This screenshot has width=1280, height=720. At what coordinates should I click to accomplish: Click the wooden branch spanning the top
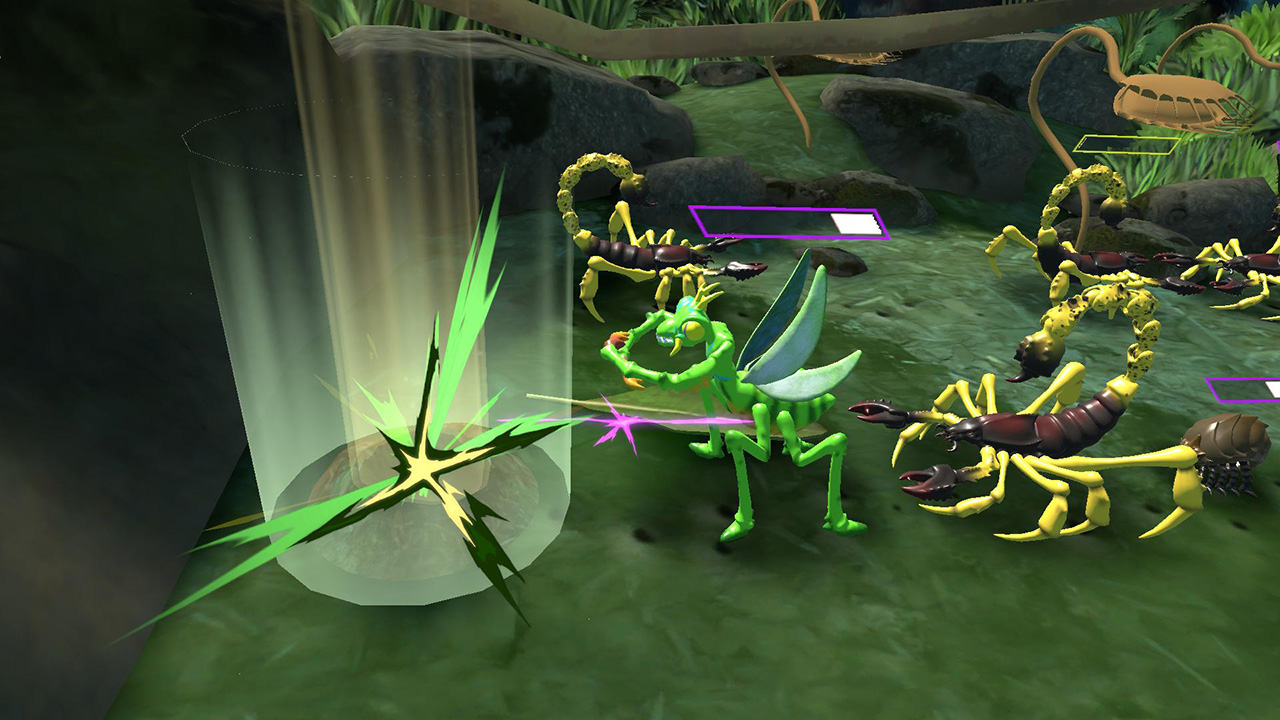[640, 35]
